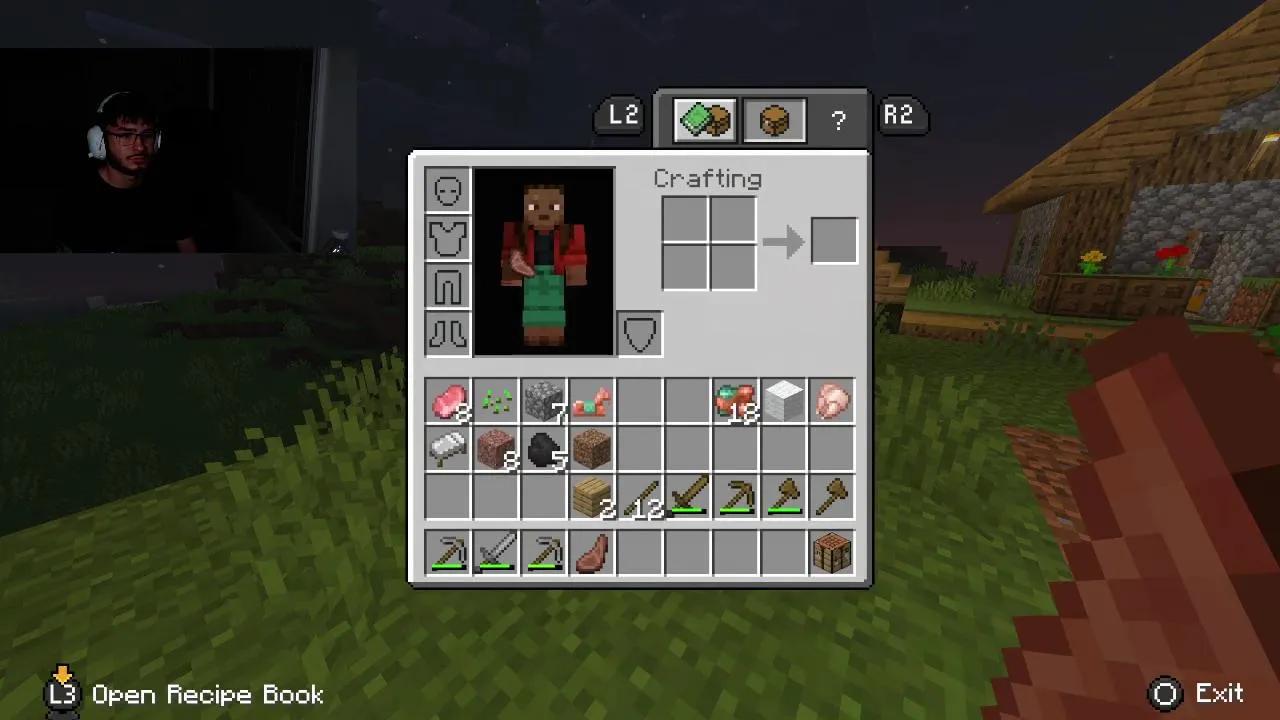Image resolution: width=1280 pixels, height=720 pixels.
Task: Open the question mark help tab
Action: pos(837,120)
